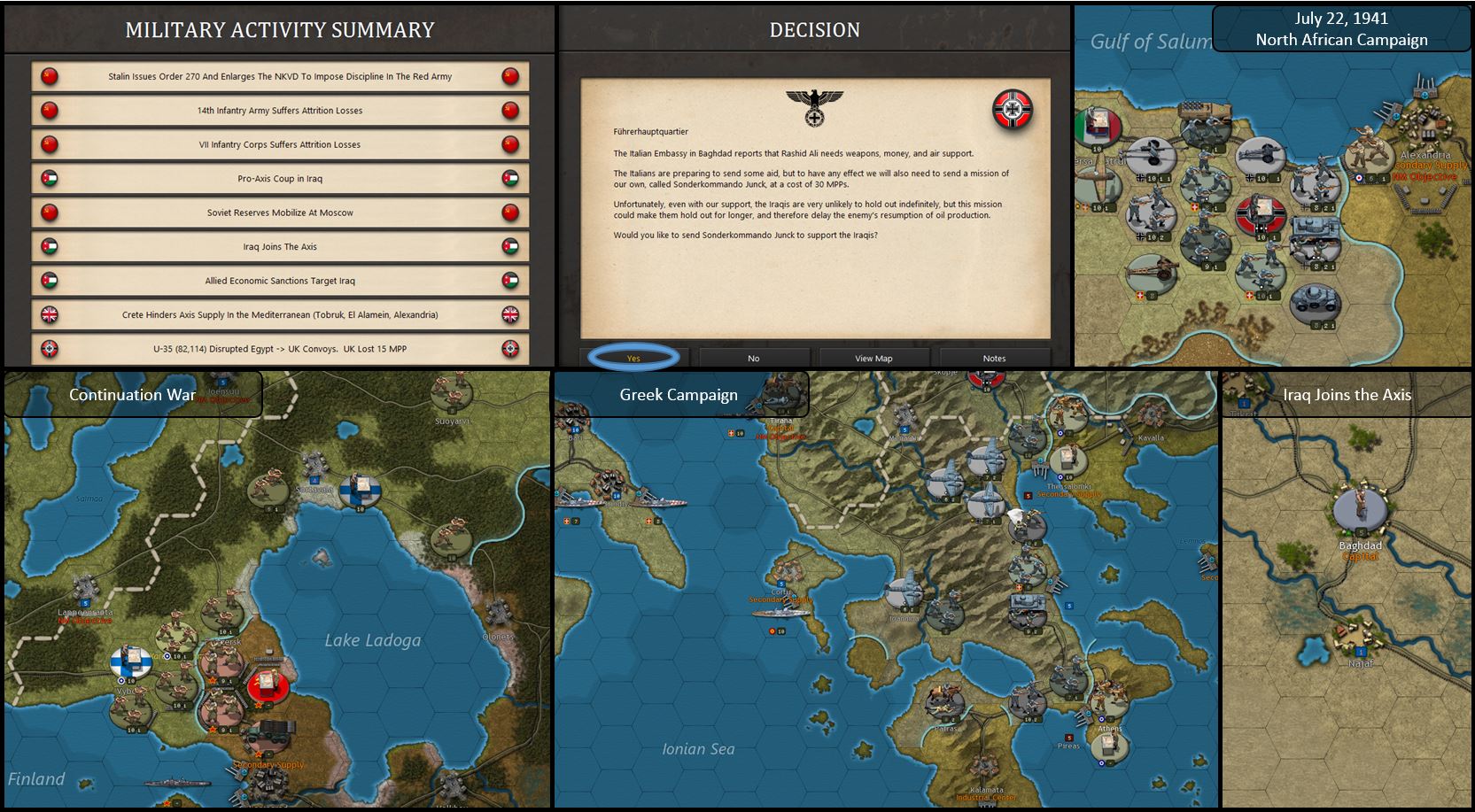Select 14th Infantry Army attrition losses entry

[280, 111]
